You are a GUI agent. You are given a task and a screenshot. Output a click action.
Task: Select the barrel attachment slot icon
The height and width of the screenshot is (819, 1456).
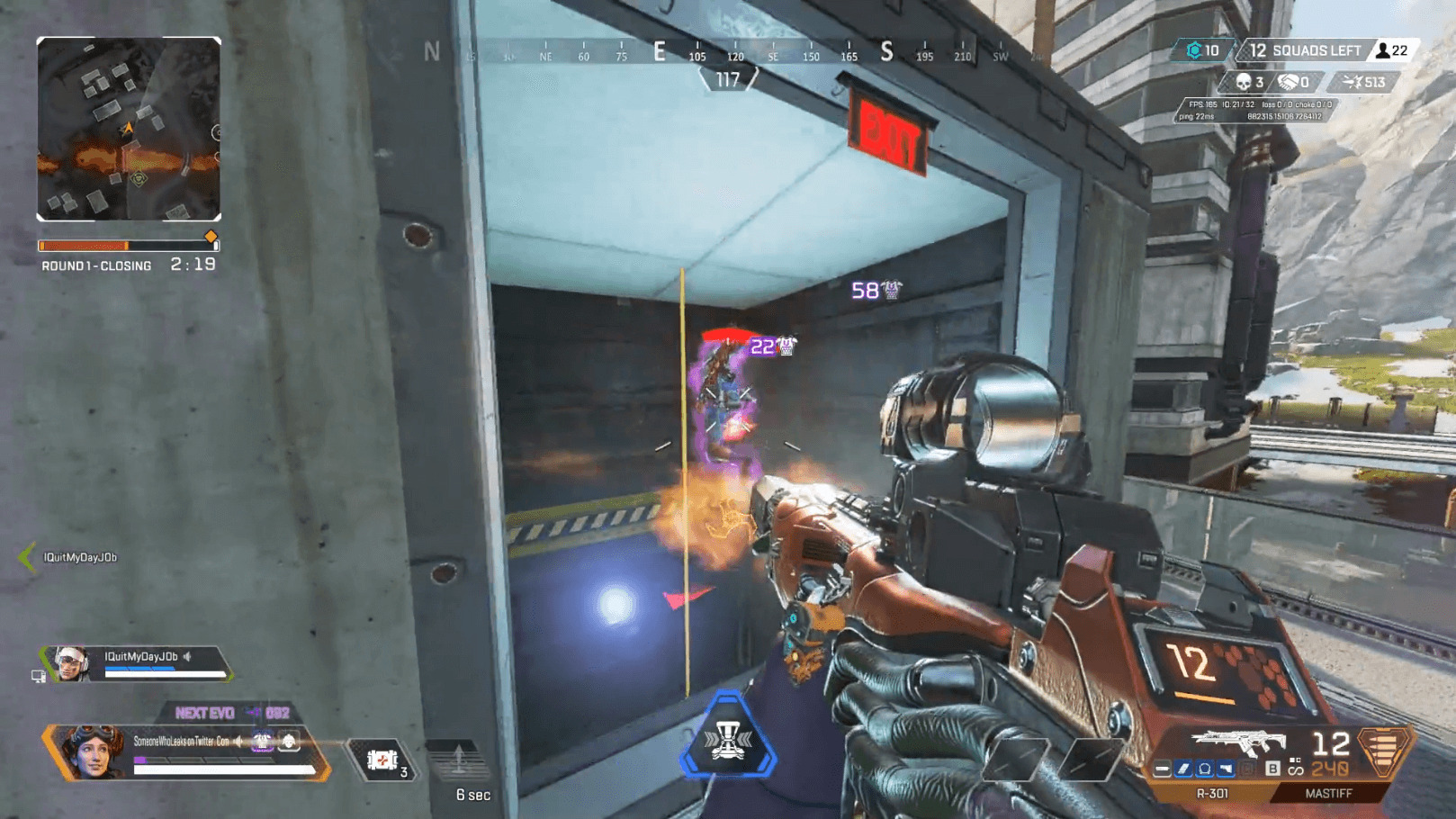pos(1163,769)
